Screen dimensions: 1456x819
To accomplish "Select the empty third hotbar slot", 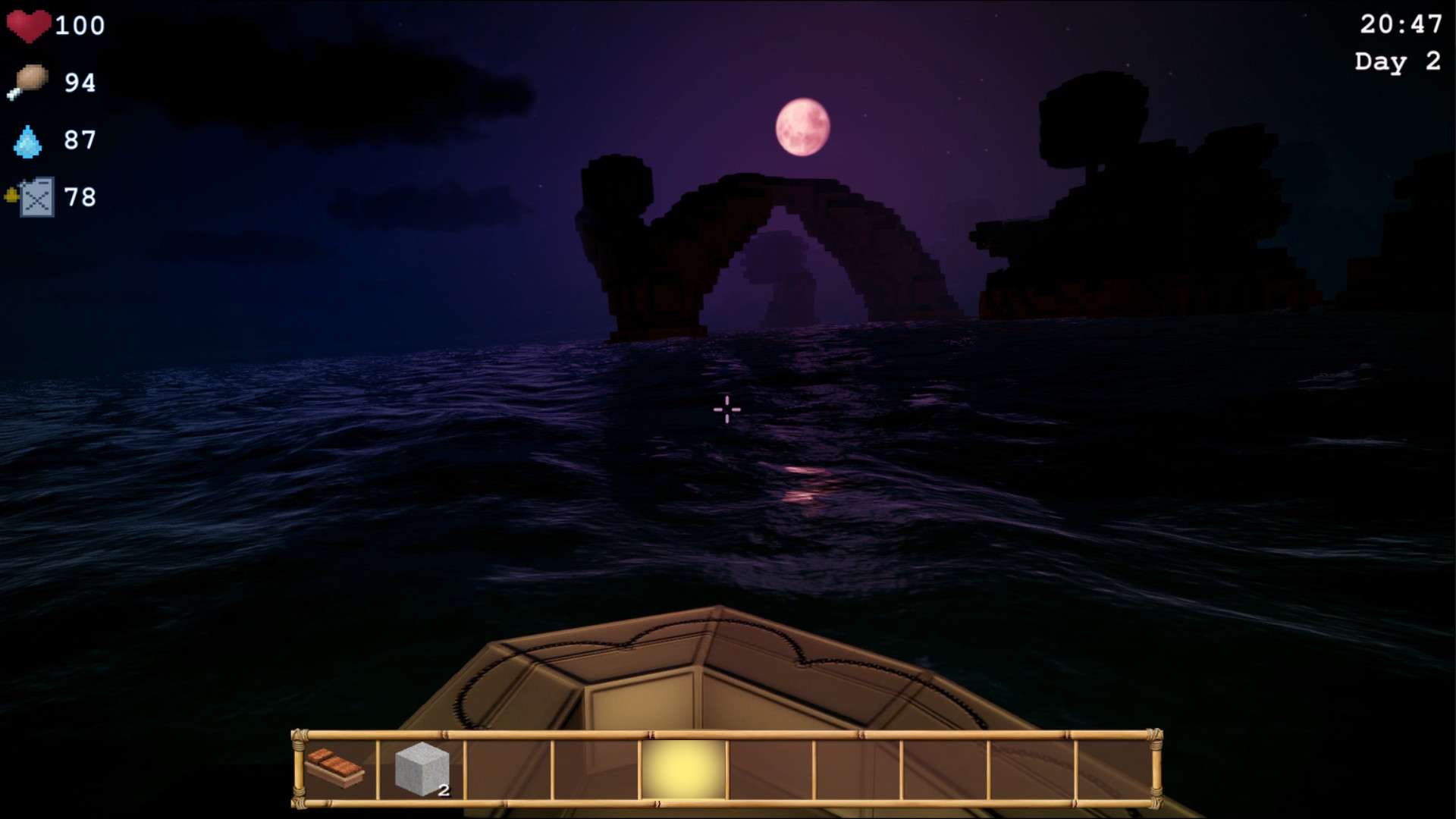I will click(x=510, y=767).
